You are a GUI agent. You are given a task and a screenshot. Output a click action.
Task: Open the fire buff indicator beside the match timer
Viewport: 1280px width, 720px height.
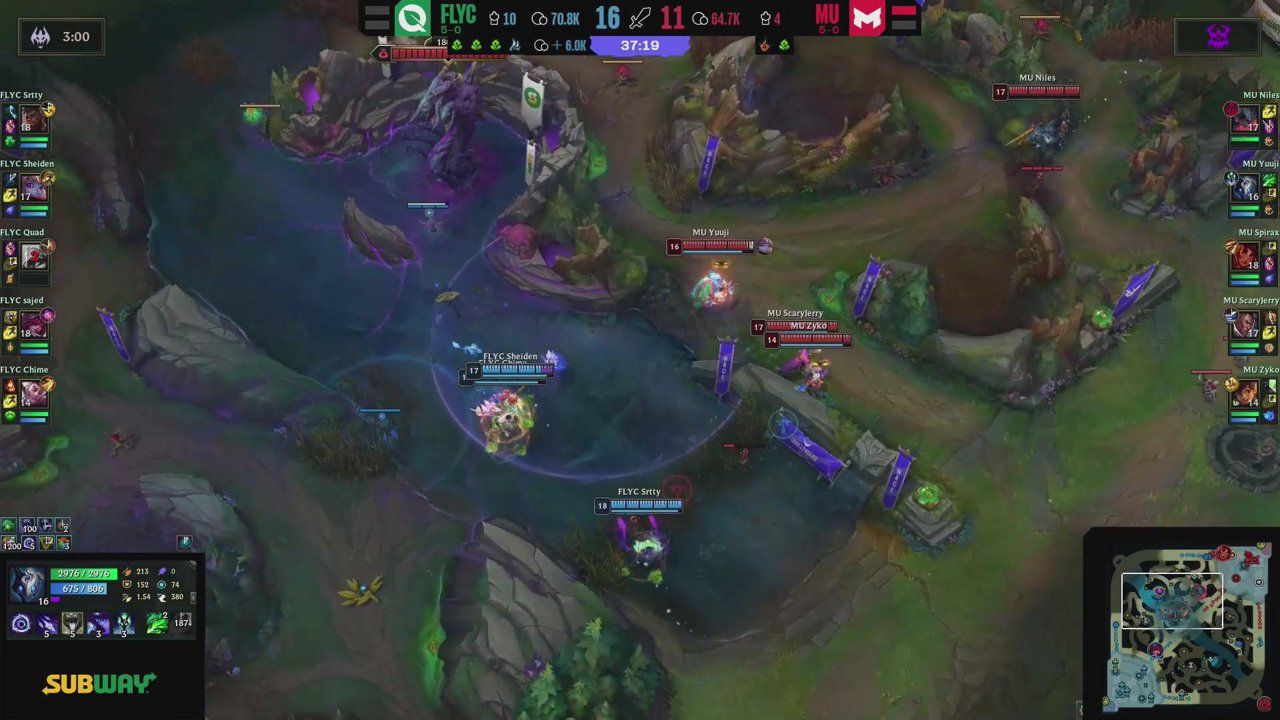coord(765,44)
